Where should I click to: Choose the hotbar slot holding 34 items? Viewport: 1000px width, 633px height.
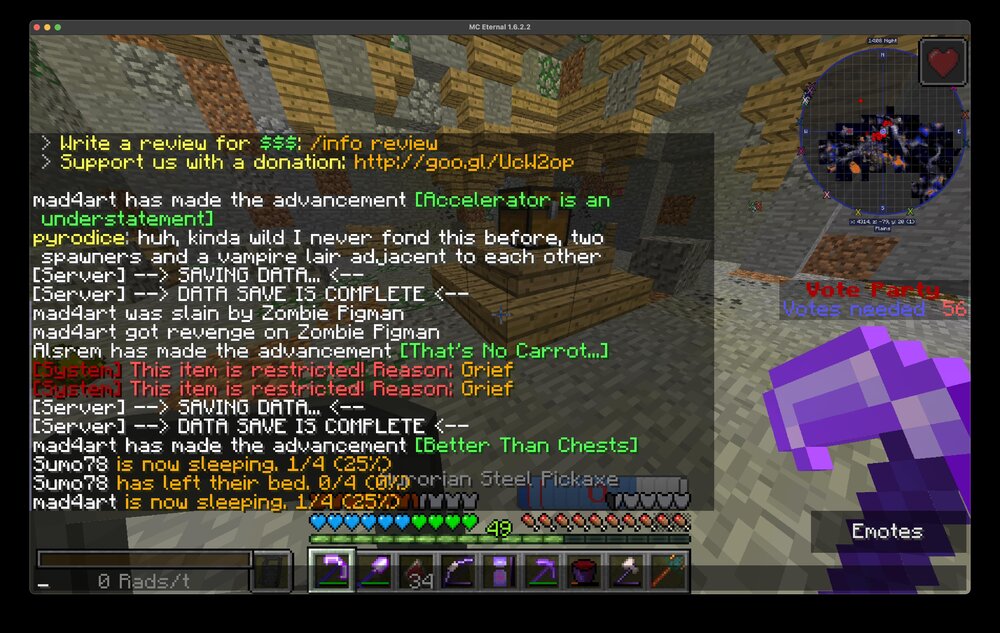[417, 572]
